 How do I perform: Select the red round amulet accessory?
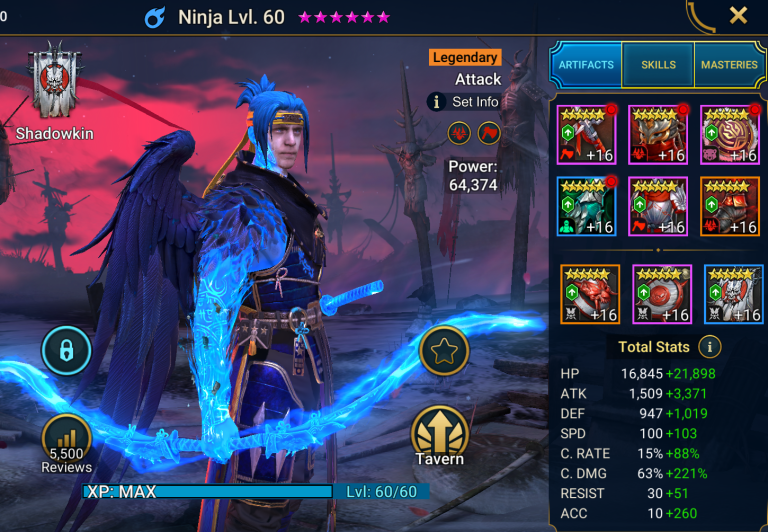[x=662, y=293]
